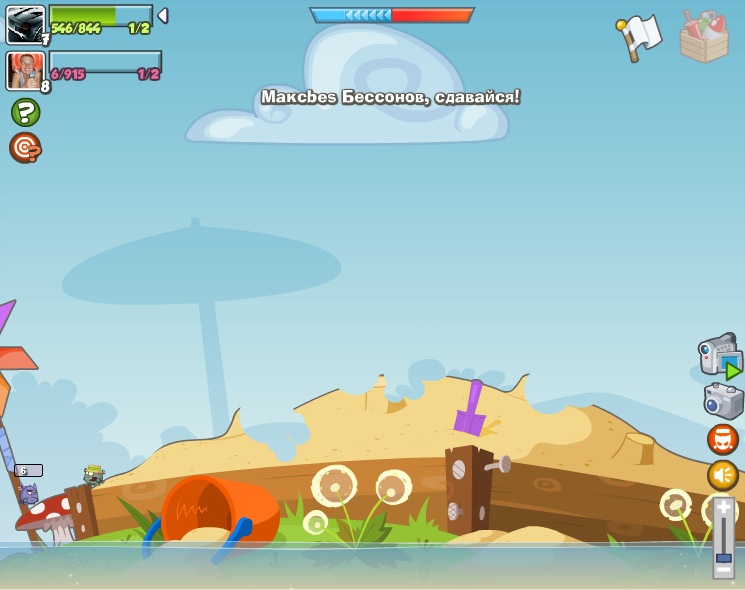The width and height of the screenshot is (745, 590).
Task: Click the orange target hint button
Action: (25, 147)
